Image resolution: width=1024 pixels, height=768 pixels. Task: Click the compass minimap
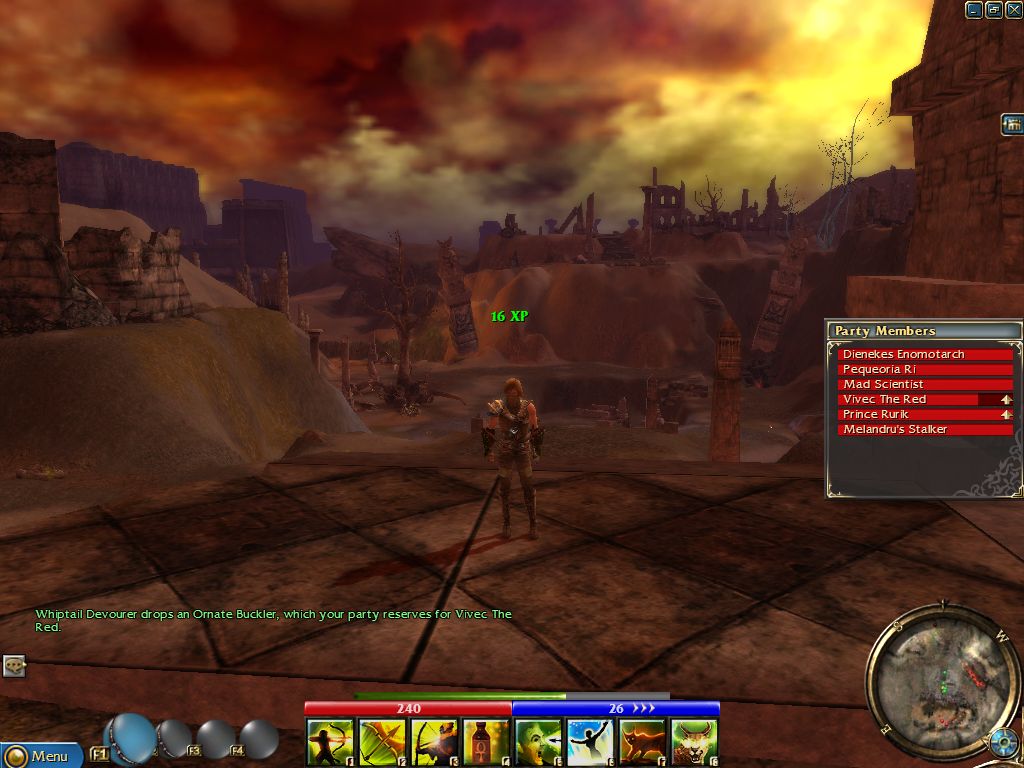(942, 680)
